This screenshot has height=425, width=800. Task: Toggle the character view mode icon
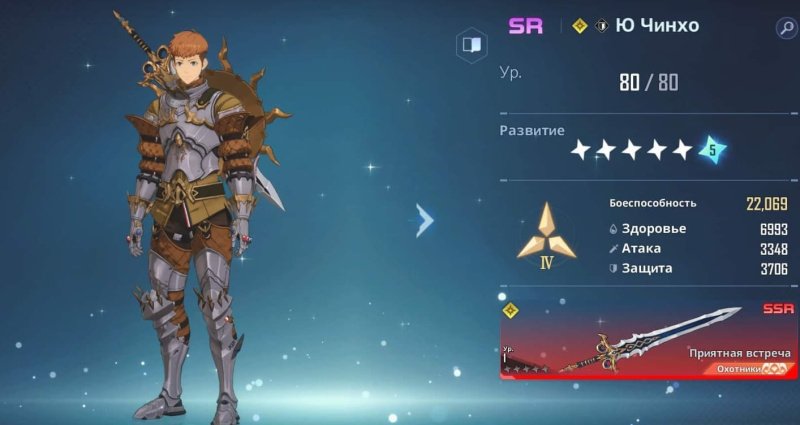coord(471,45)
